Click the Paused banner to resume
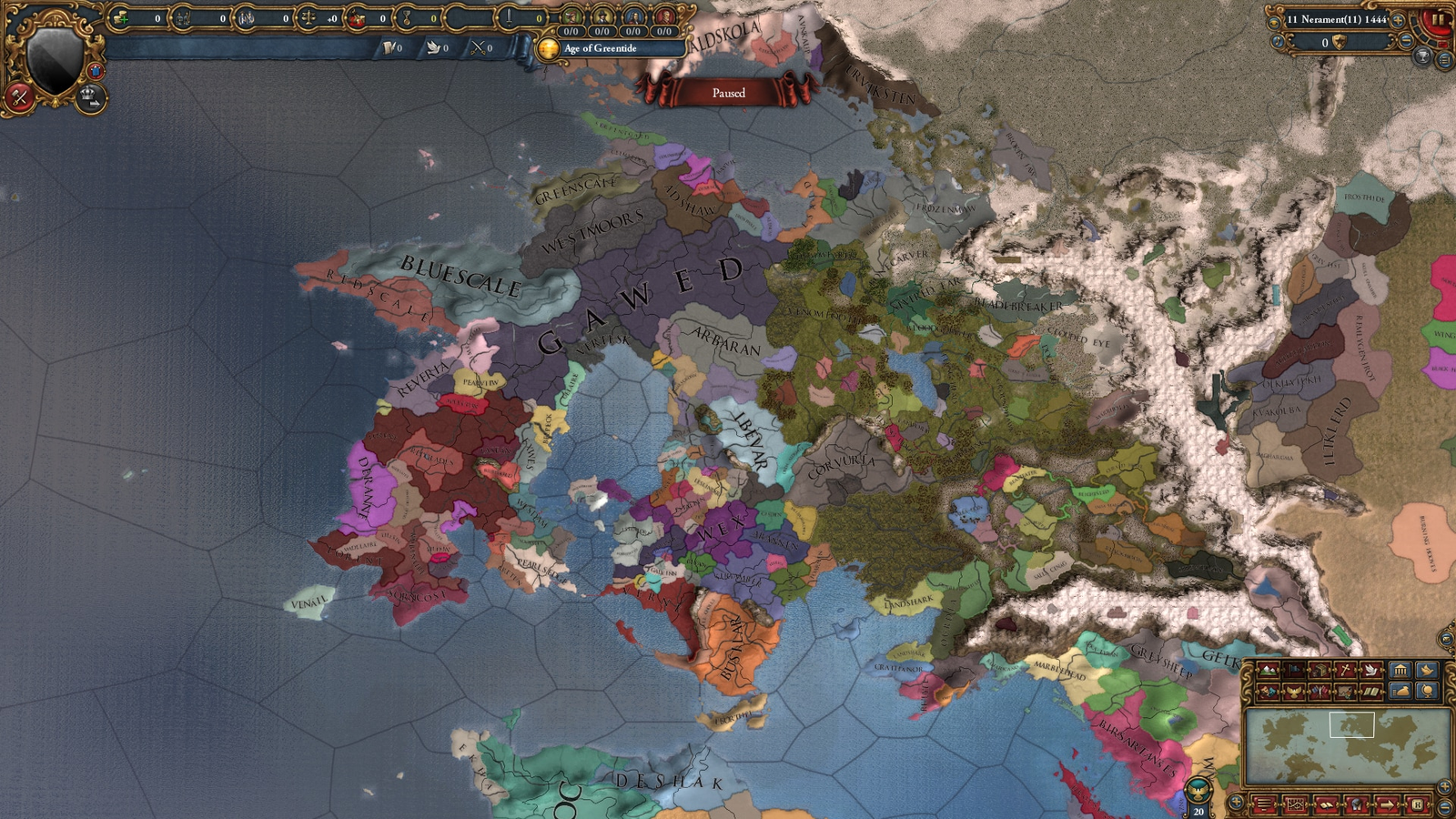Viewport: 1456px width, 819px height. [x=728, y=94]
